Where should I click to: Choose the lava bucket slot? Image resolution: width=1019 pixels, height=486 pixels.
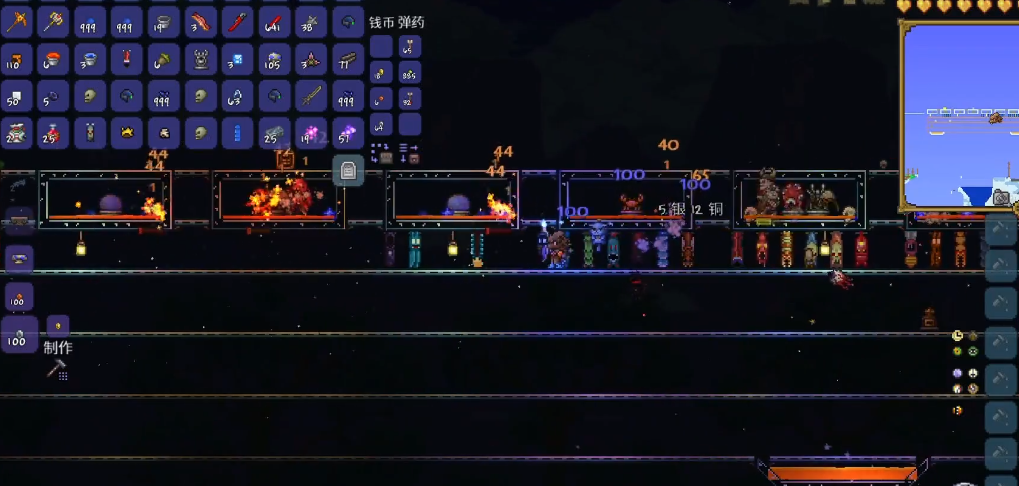[x=54, y=59]
